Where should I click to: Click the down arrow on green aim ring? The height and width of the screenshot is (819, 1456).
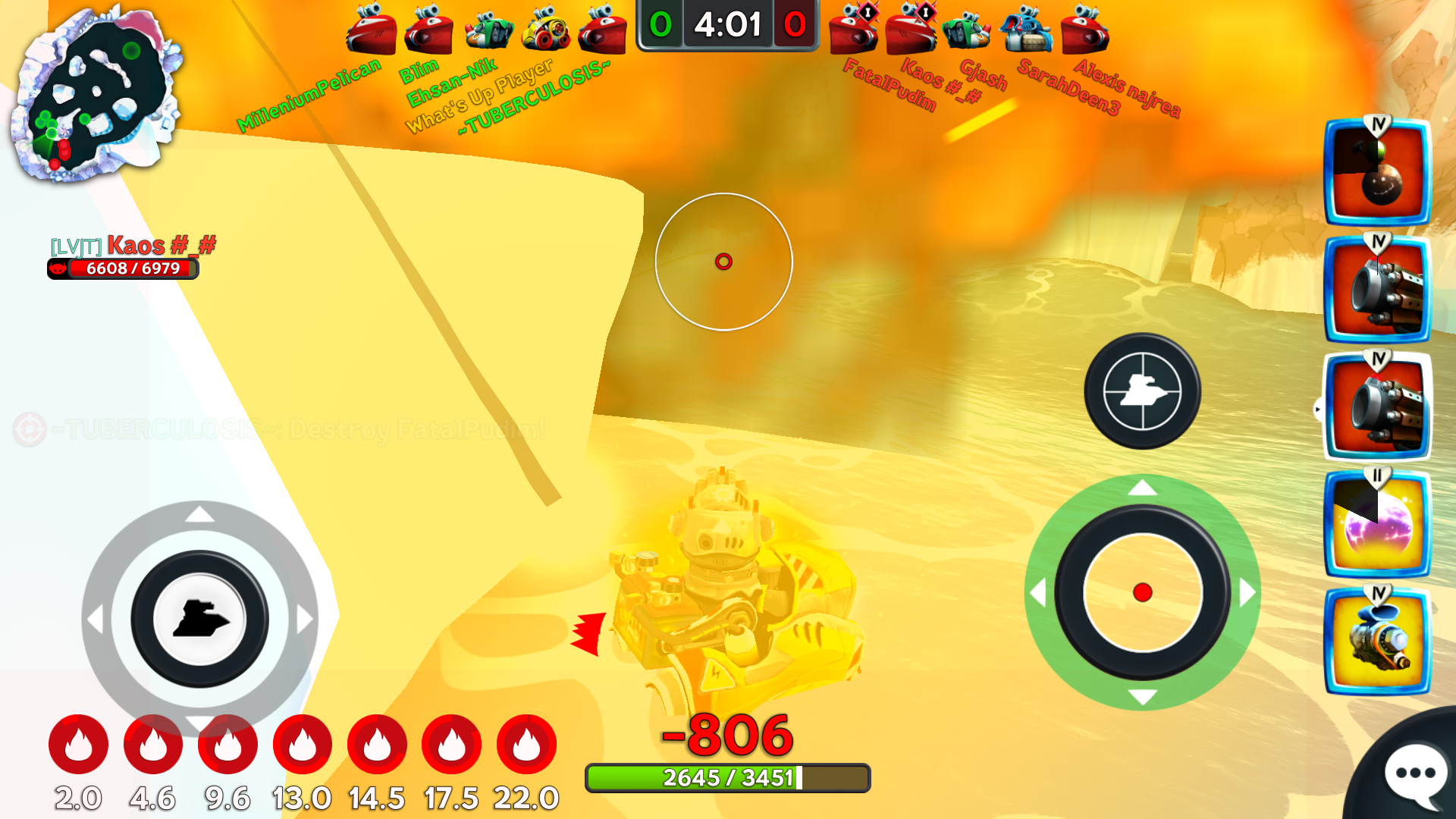coord(1142,697)
